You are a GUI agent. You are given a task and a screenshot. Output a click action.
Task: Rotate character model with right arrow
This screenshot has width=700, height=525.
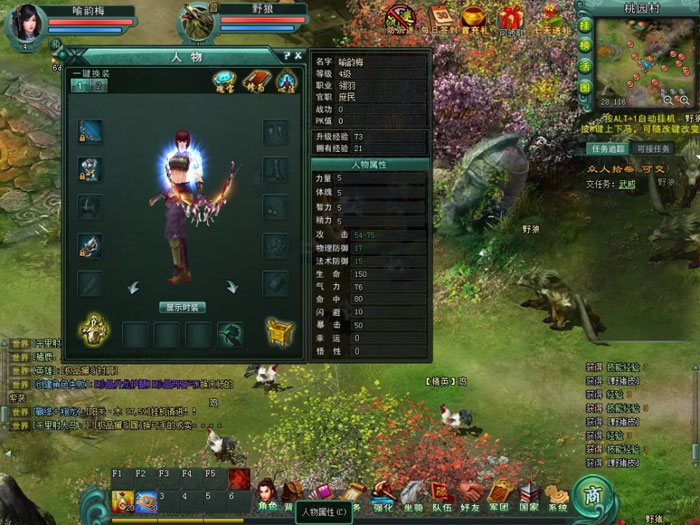[231, 287]
